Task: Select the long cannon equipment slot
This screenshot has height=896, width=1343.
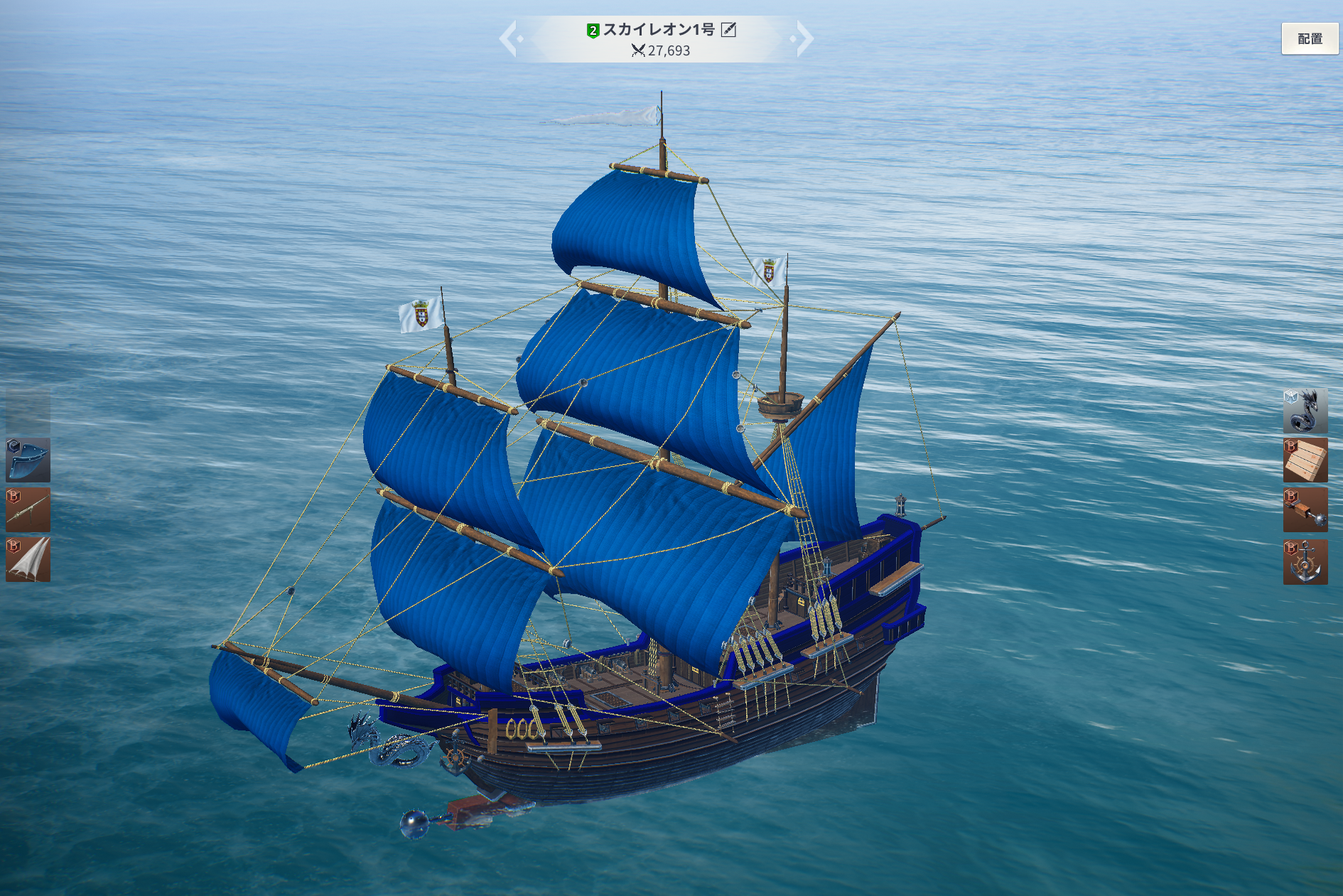Action: [28, 509]
